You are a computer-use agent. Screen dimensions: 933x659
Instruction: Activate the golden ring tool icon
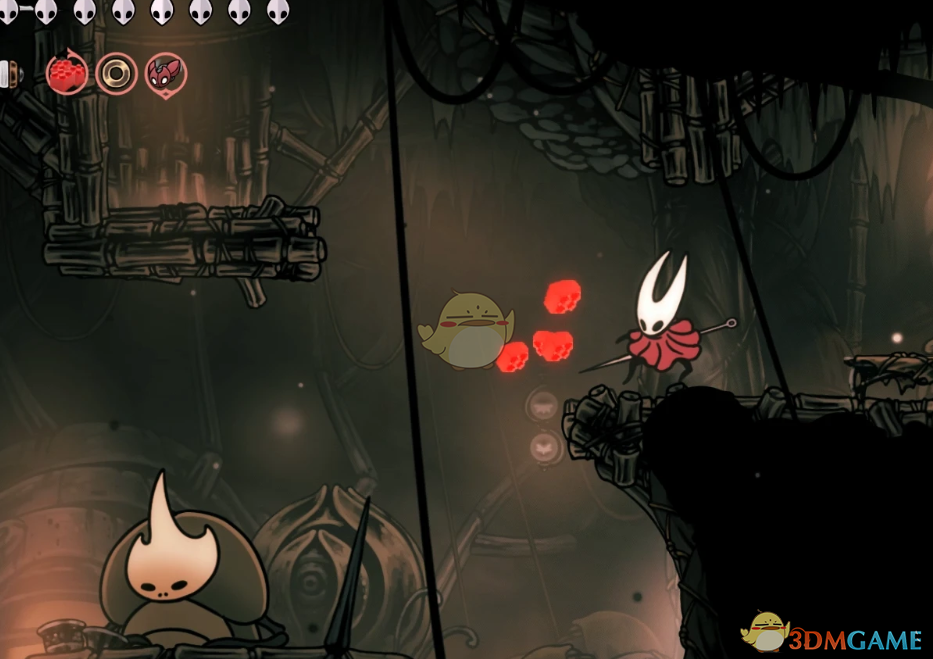(x=116, y=74)
